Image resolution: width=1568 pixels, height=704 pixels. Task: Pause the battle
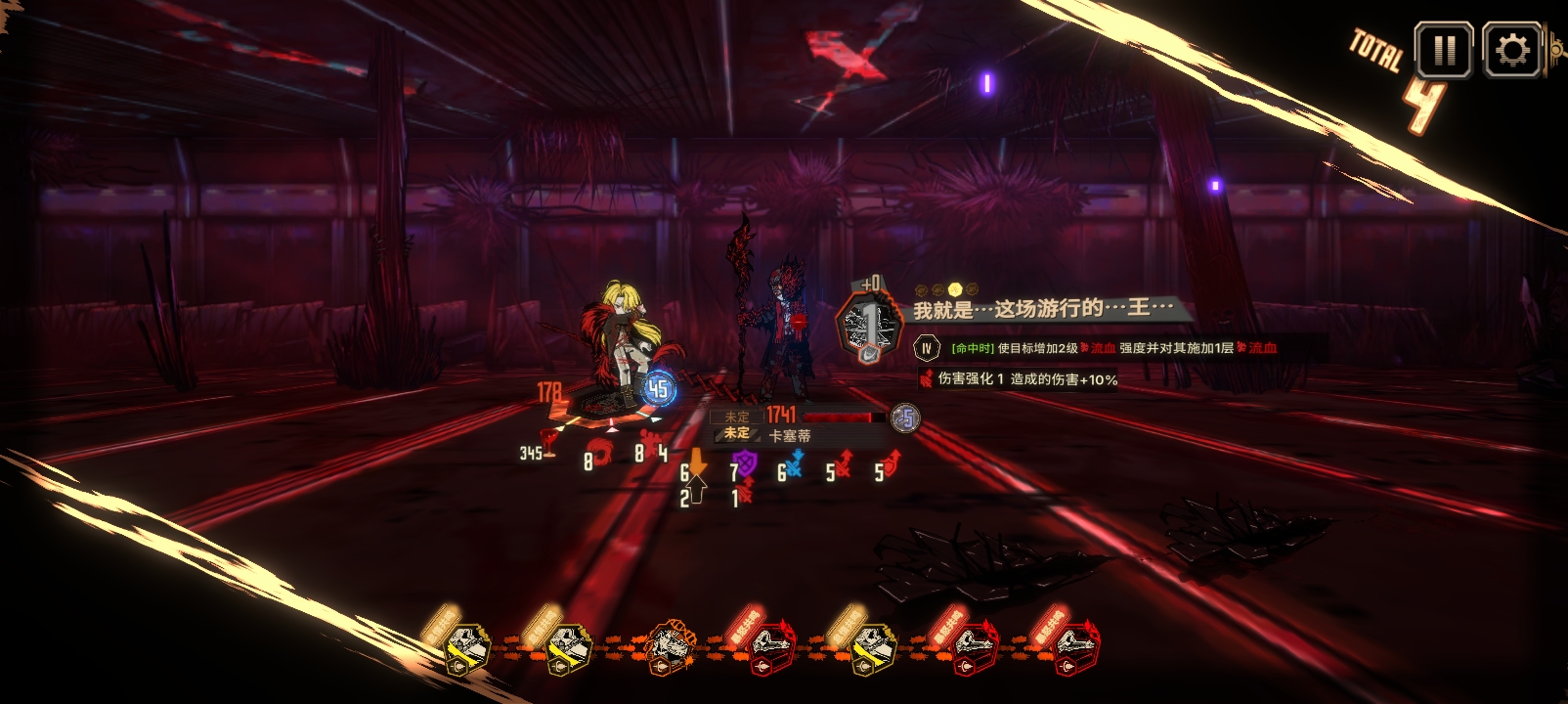pyautogui.click(x=1444, y=49)
